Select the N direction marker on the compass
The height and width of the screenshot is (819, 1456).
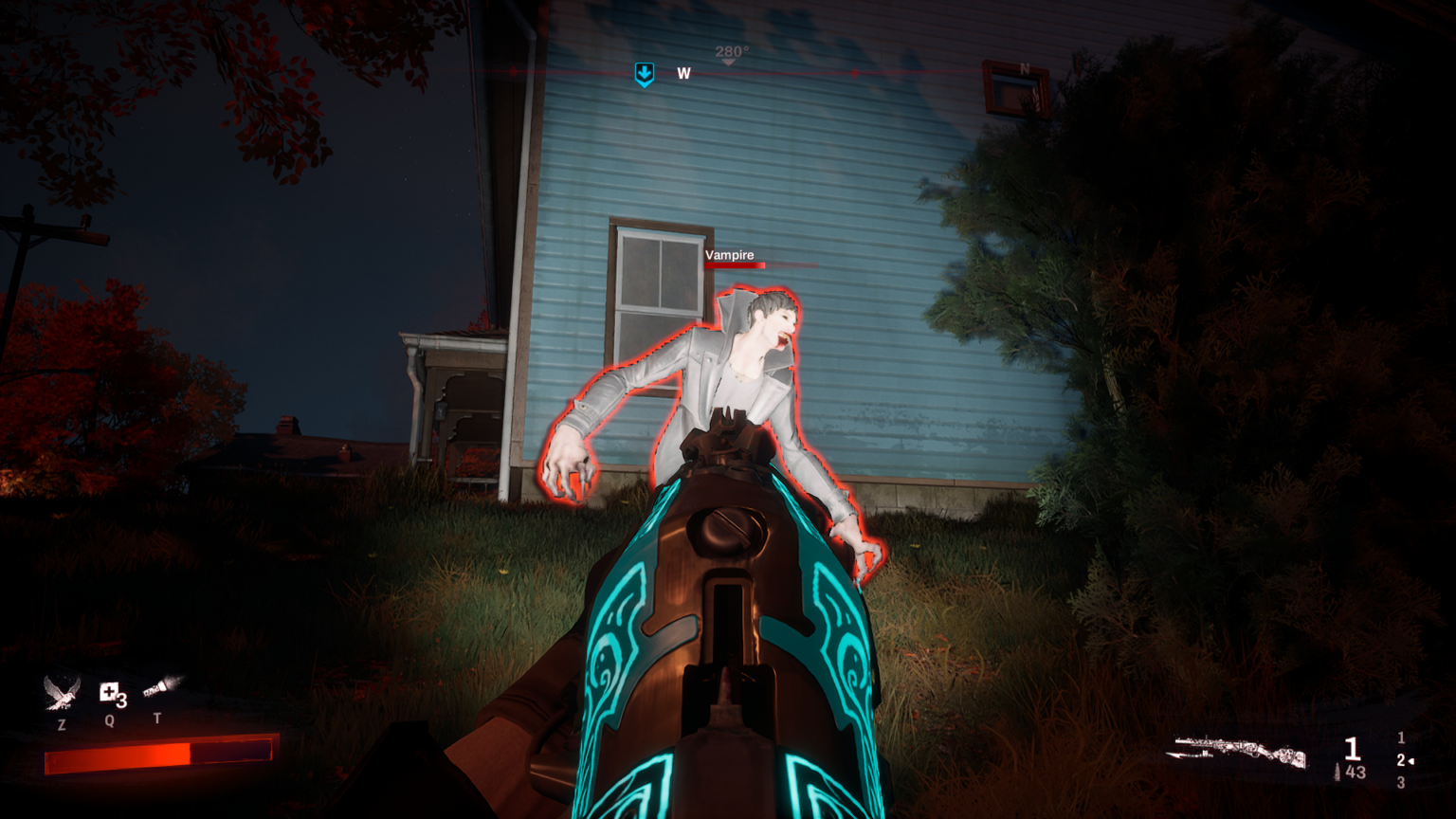(x=1023, y=69)
